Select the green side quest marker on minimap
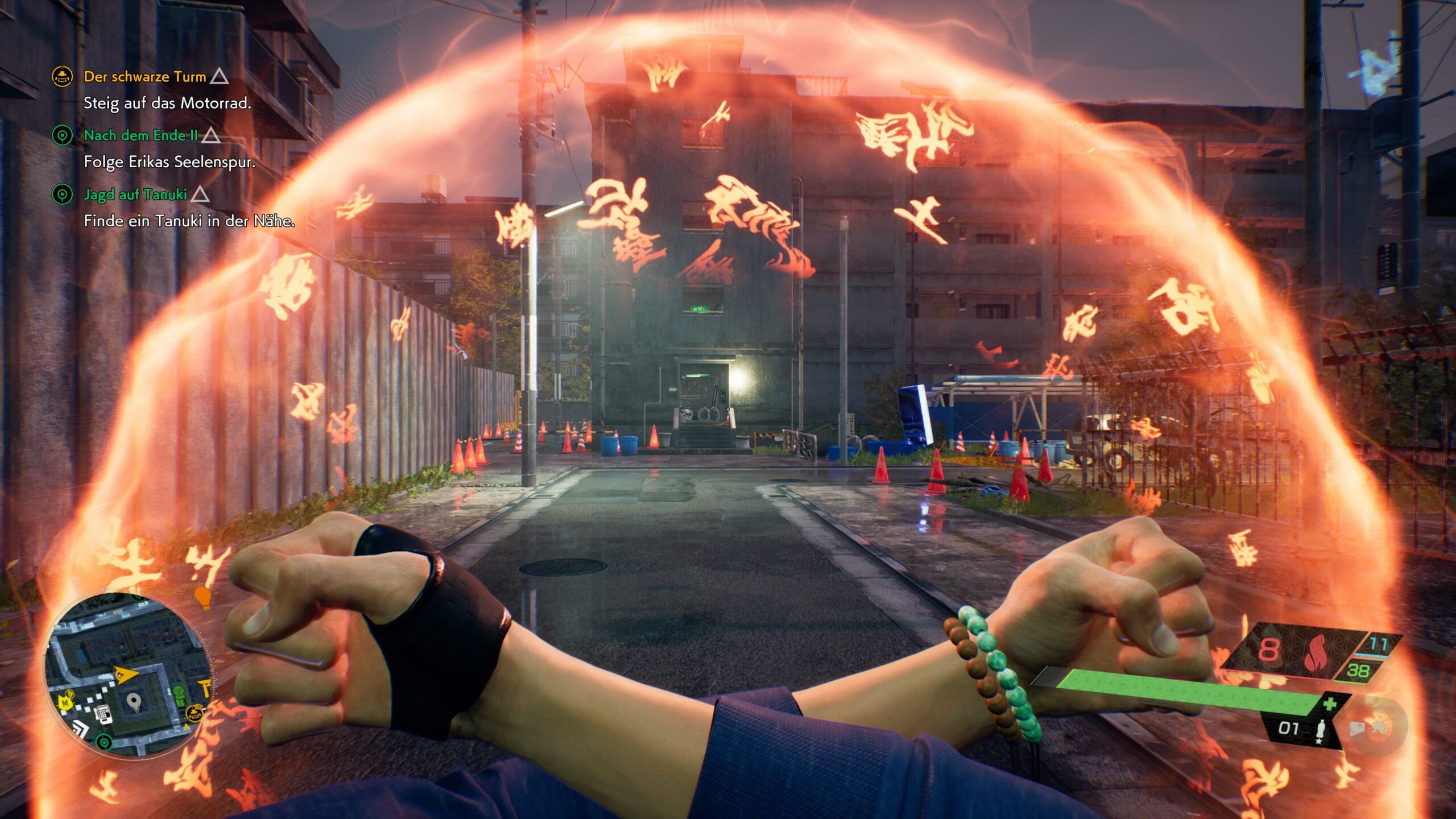This screenshot has width=1456, height=819. click(103, 742)
